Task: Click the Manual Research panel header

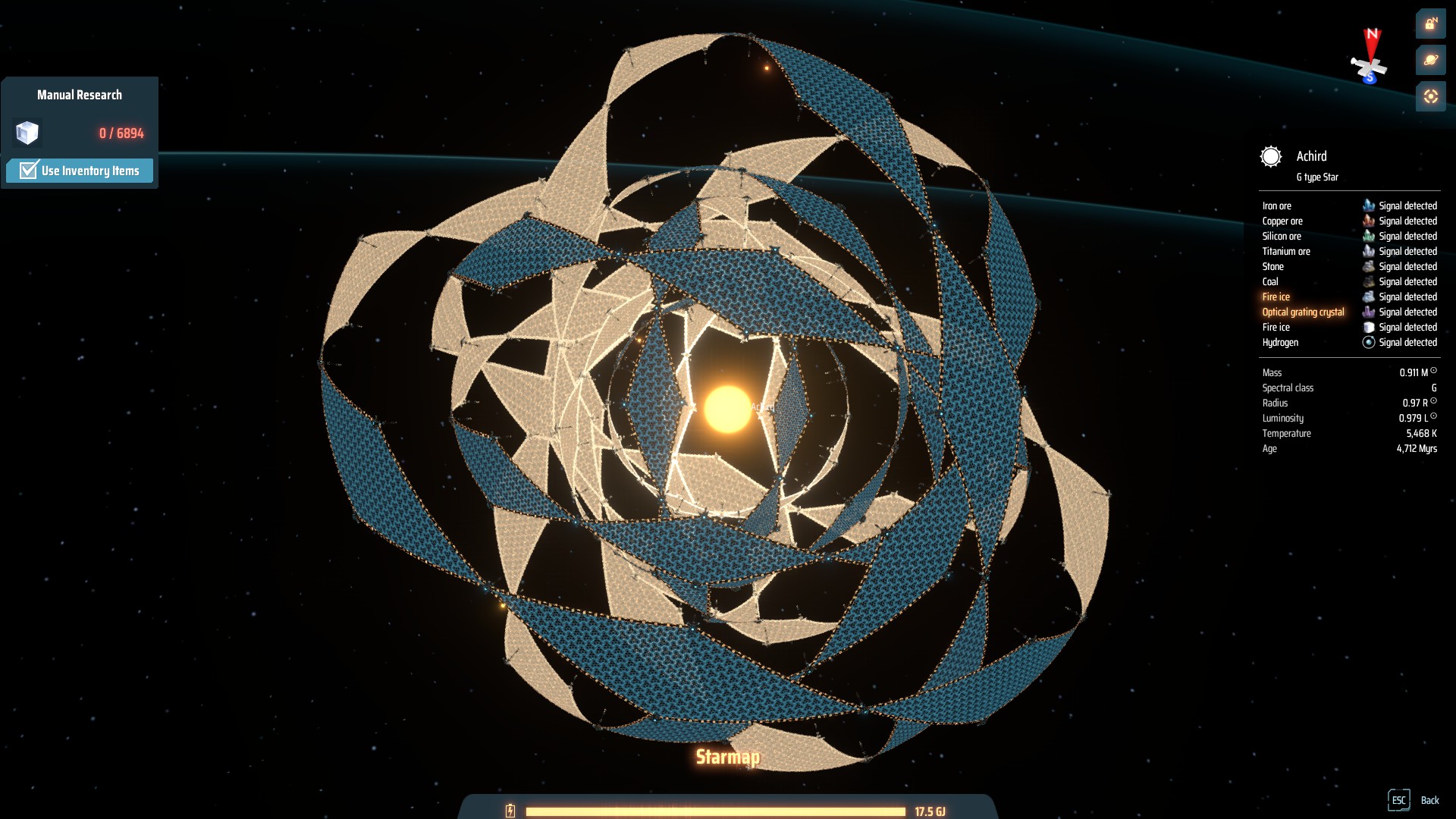Action: (80, 94)
